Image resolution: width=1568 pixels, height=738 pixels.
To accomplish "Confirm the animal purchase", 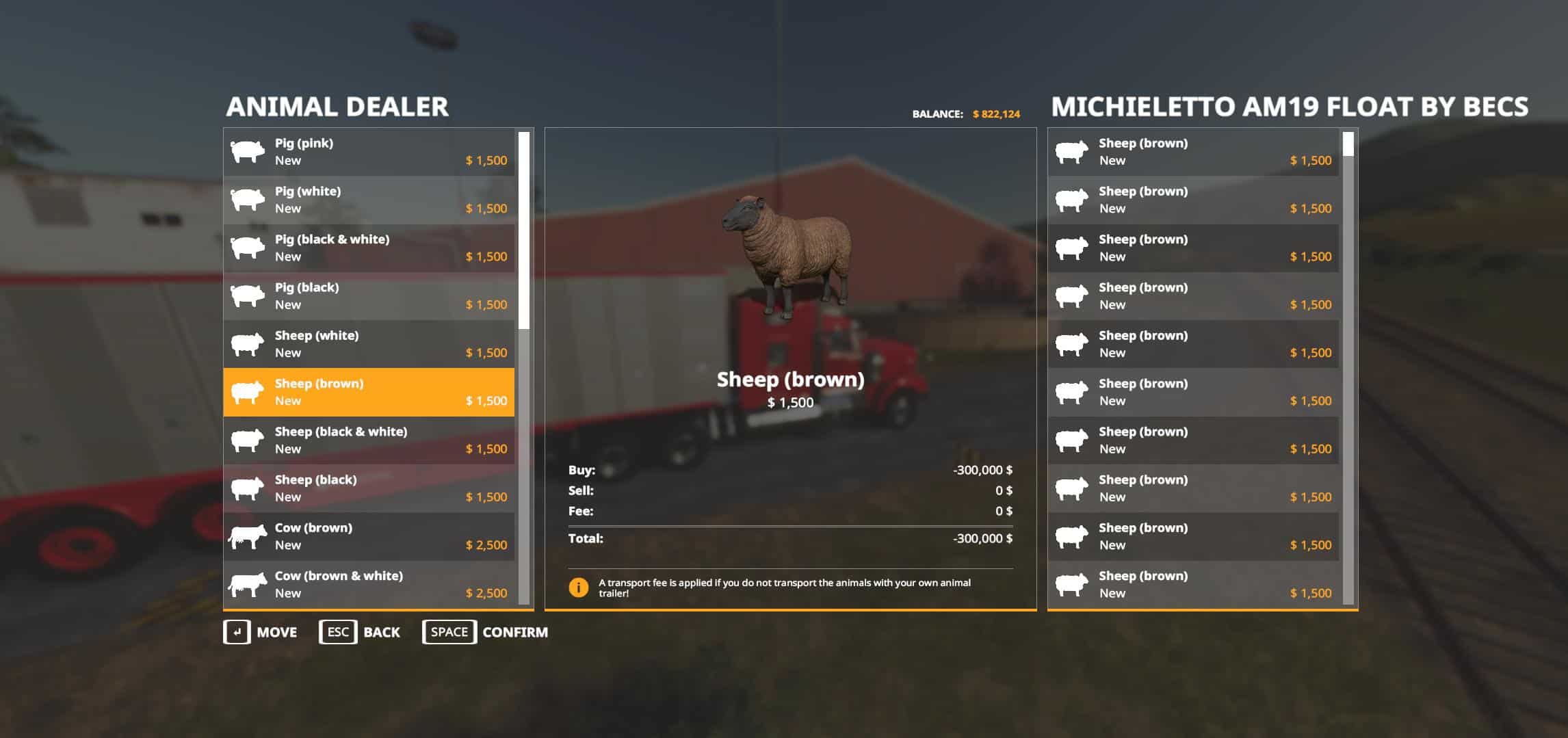I will click(x=485, y=632).
